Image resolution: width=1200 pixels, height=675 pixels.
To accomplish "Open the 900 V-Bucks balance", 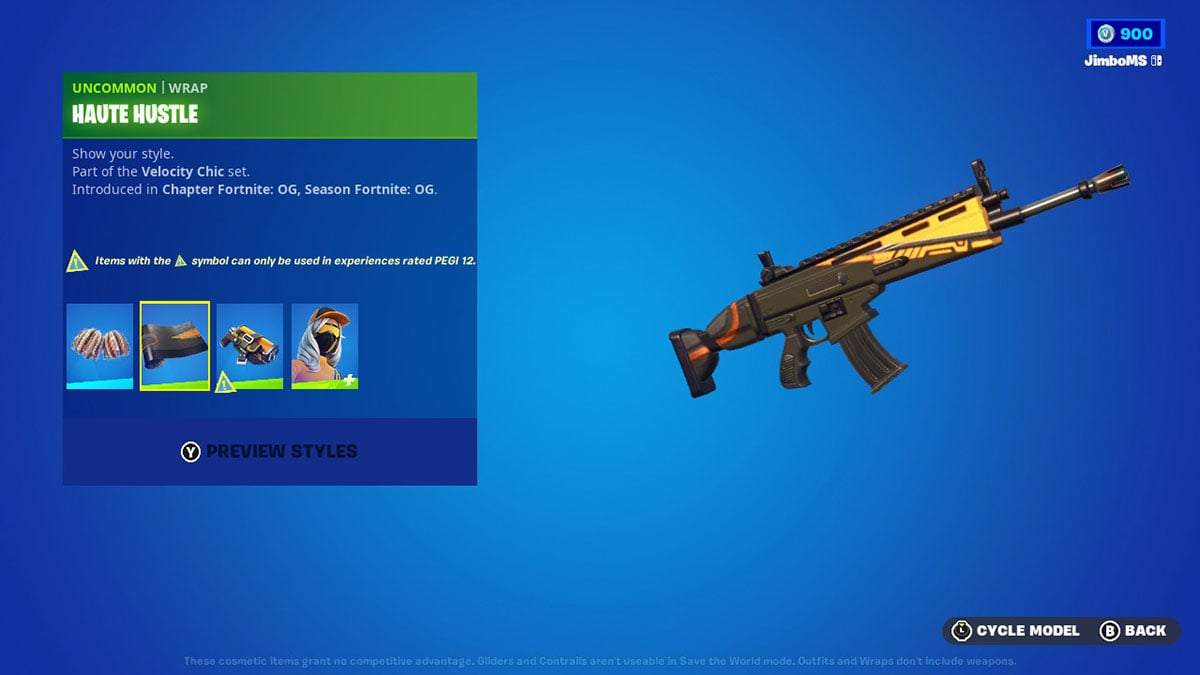I will coord(1125,34).
